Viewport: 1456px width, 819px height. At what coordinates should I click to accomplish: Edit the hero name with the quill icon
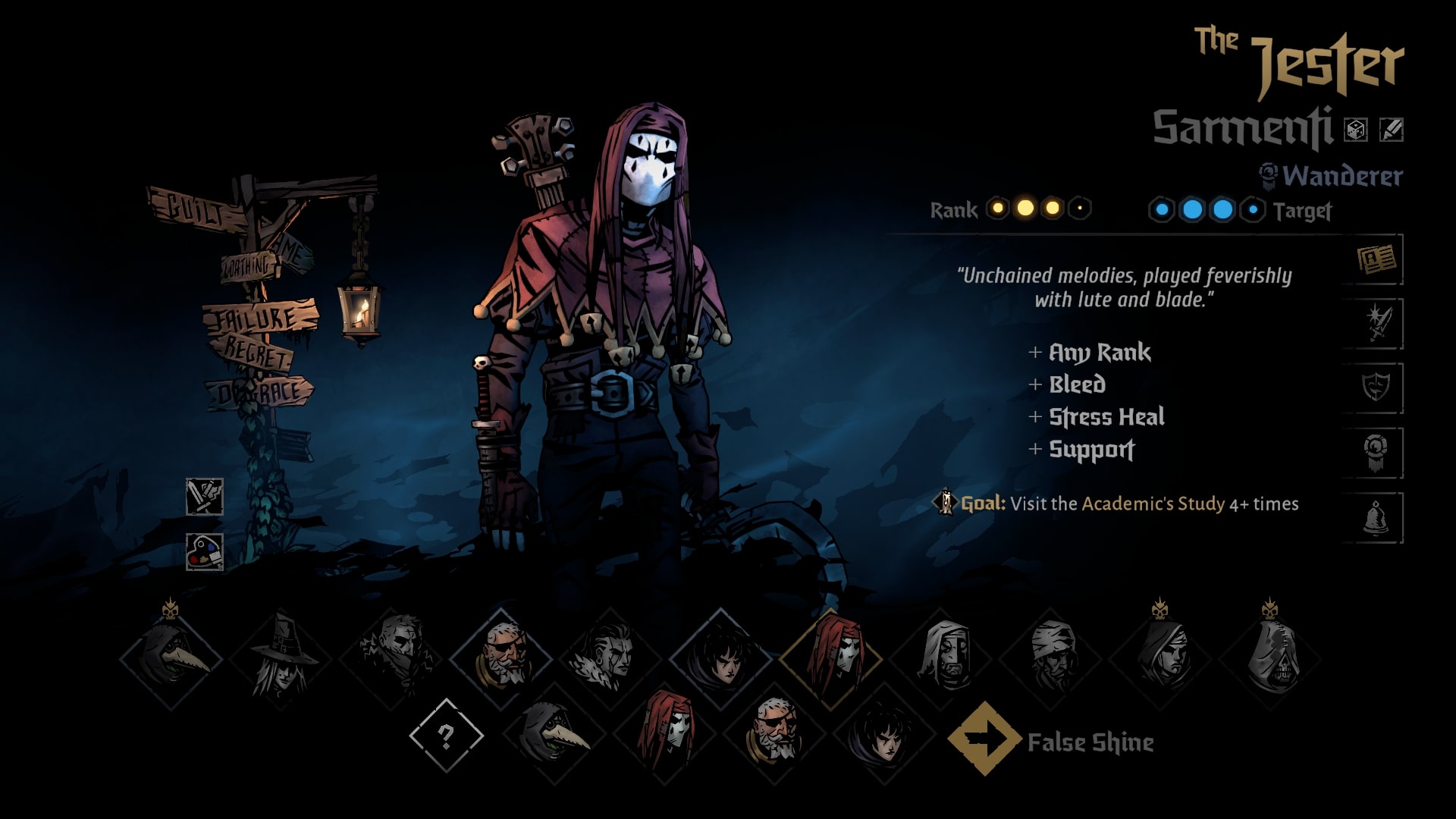1391,130
